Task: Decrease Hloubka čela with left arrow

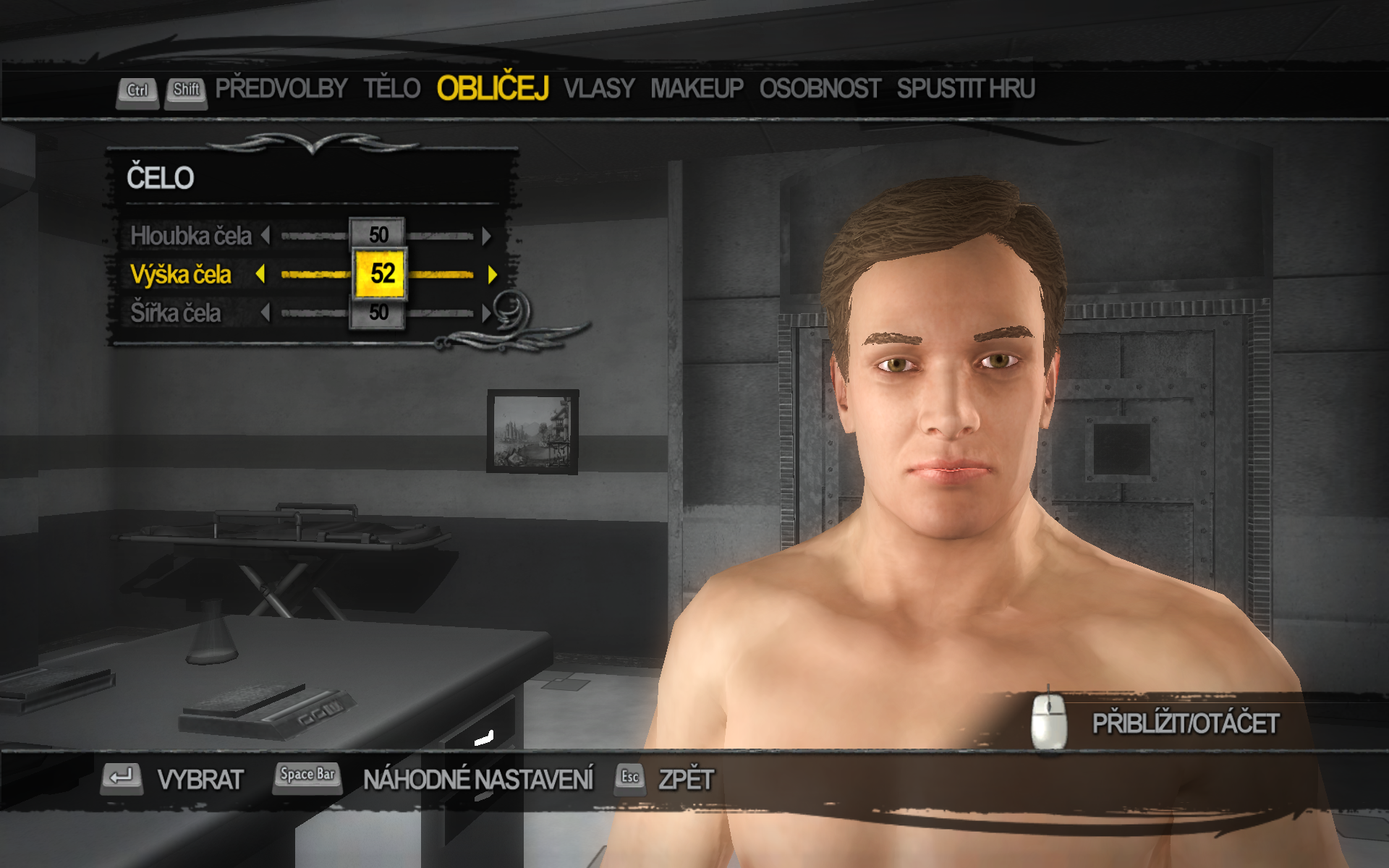Action: click(266, 236)
